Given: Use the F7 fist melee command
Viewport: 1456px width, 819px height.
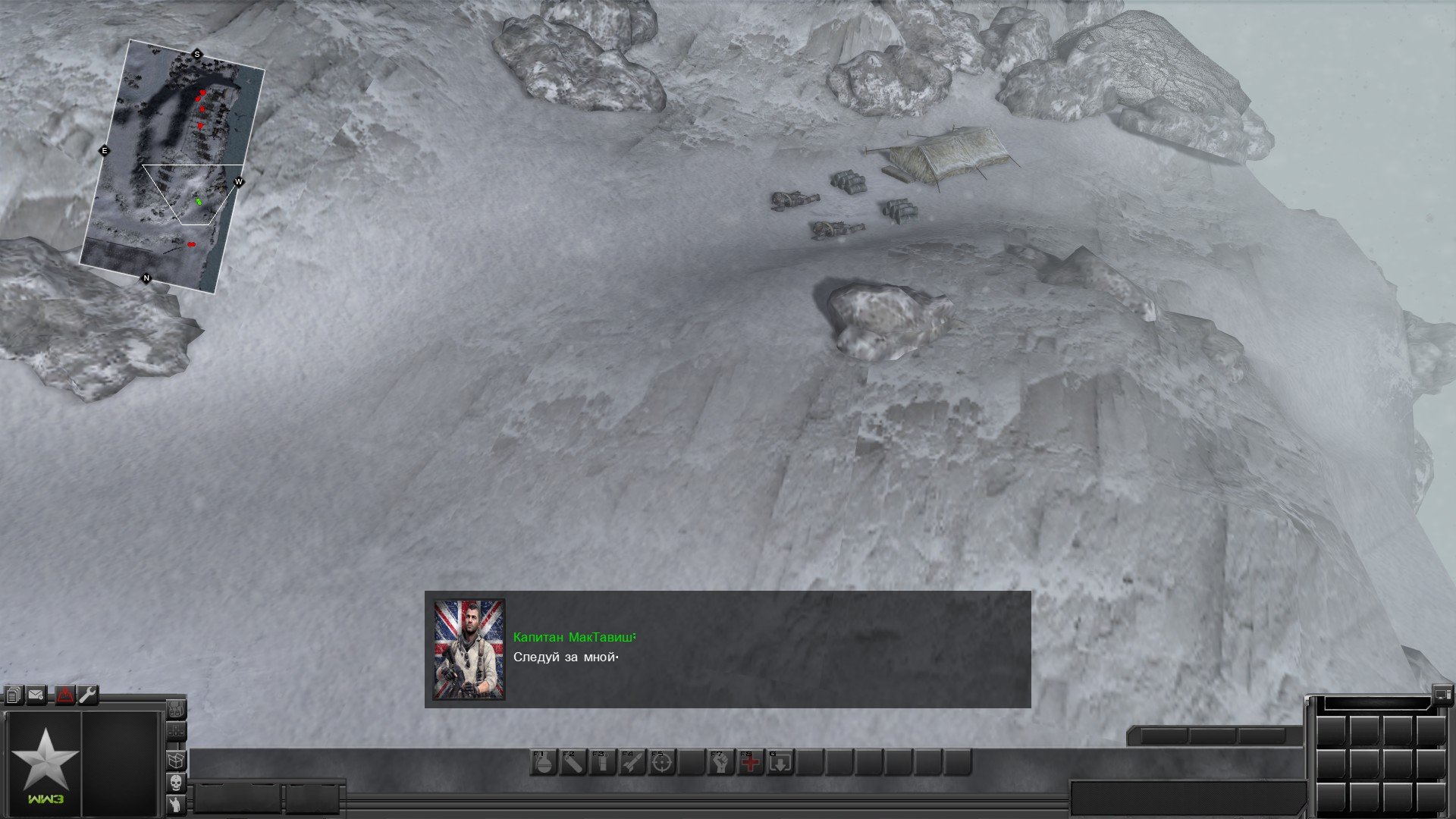Looking at the screenshot, I should 720,763.
